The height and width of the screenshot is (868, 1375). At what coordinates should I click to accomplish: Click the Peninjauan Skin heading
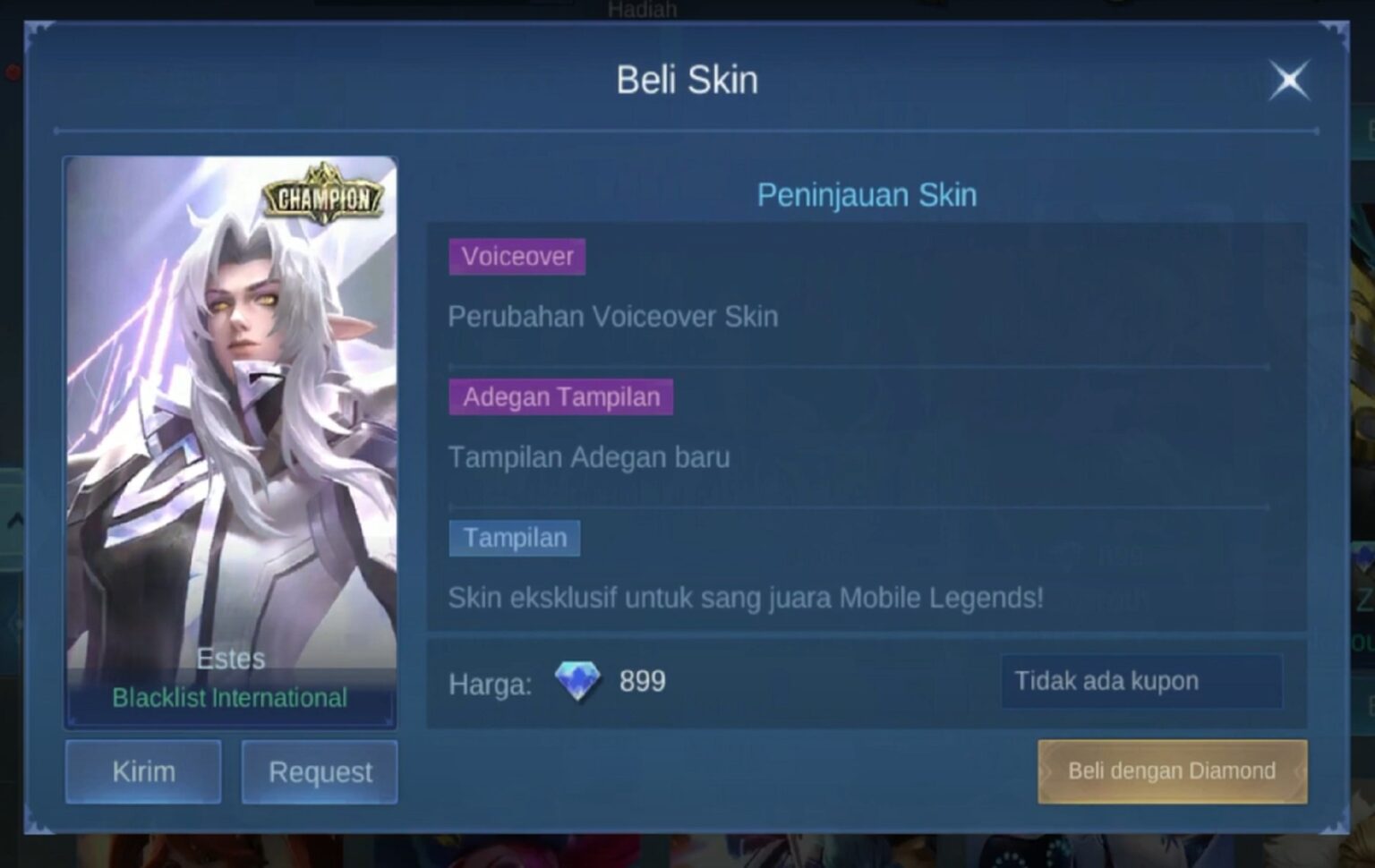click(x=867, y=194)
